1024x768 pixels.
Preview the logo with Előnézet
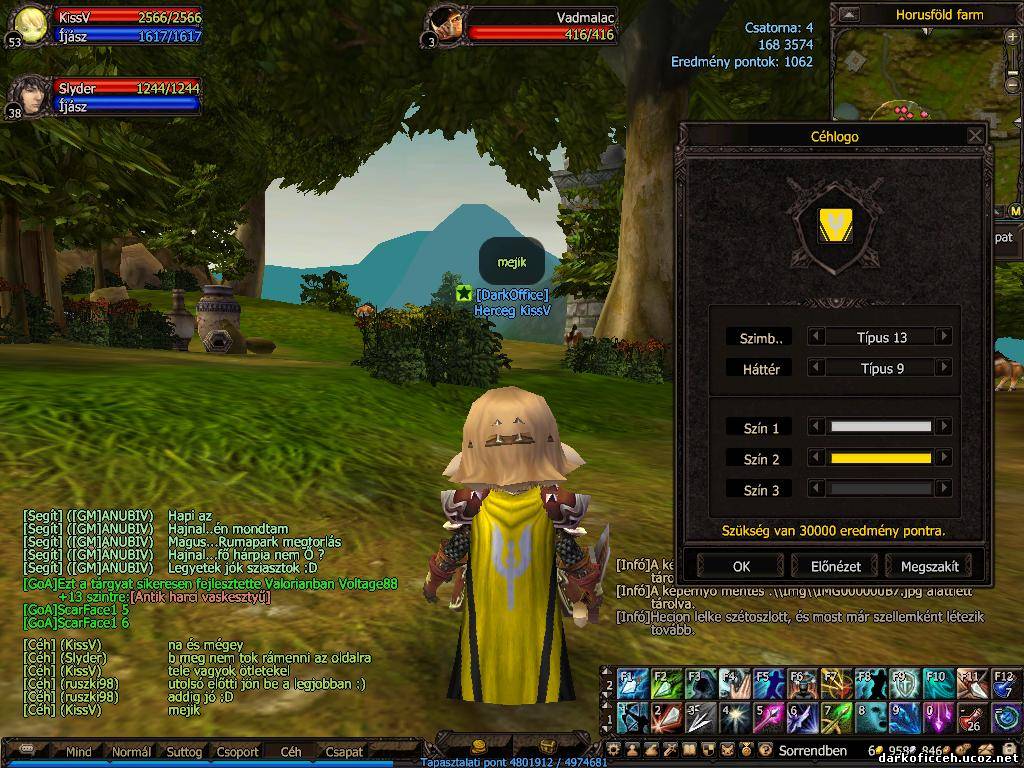point(835,566)
